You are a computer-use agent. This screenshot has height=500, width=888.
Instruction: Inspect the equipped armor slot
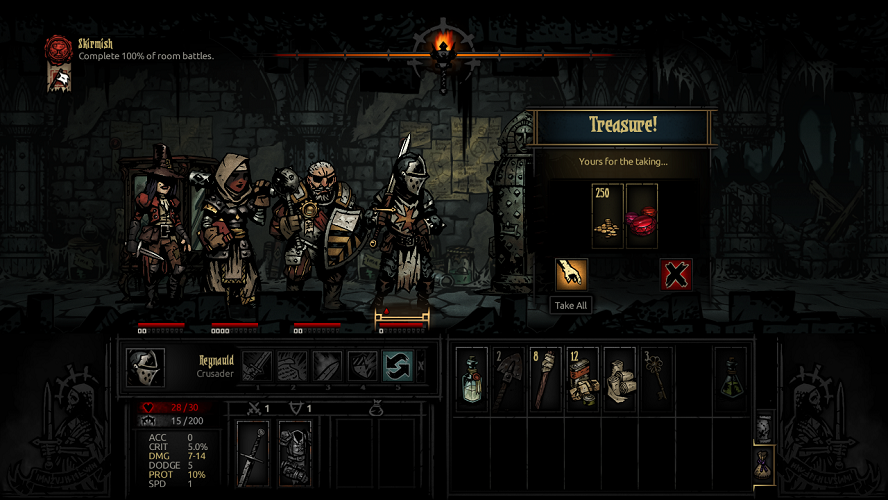tap(295, 453)
